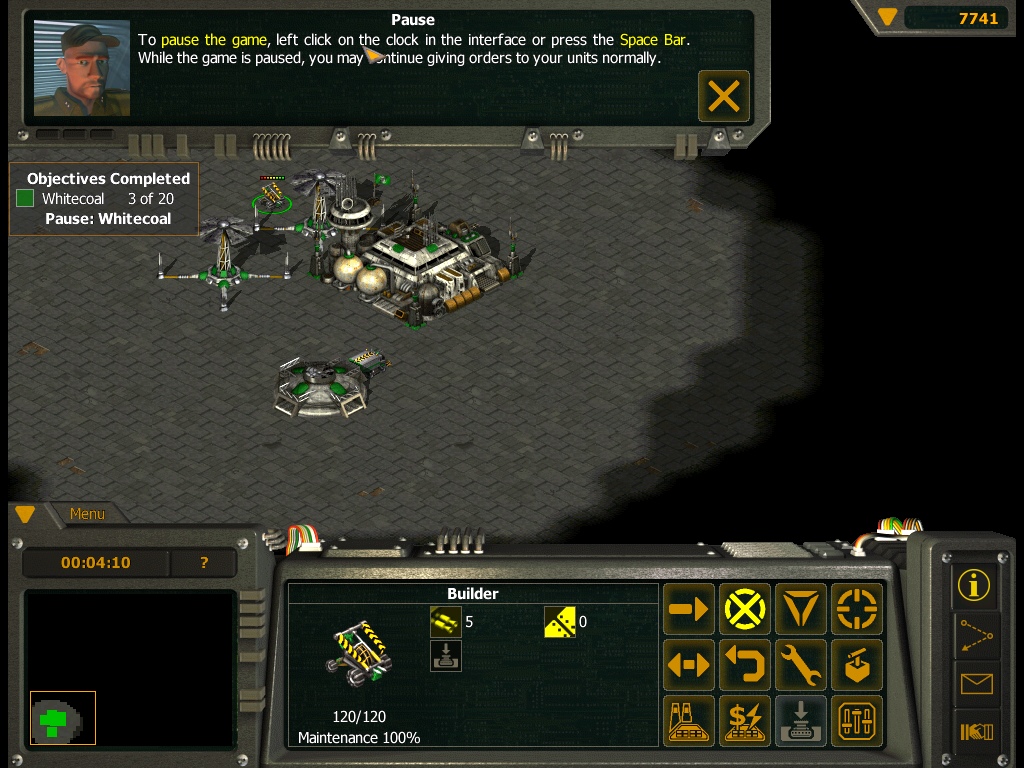This screenshot has height=768, width=1024.
Task: Click the U-turn return arrow command
Action: coord(745,665)
